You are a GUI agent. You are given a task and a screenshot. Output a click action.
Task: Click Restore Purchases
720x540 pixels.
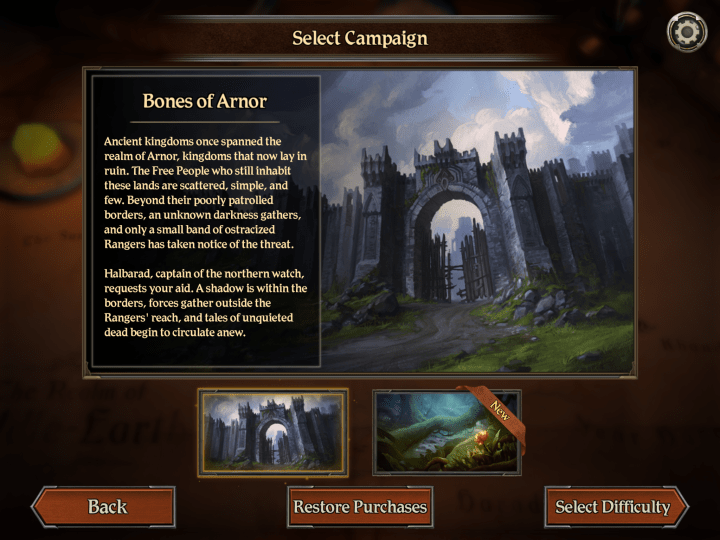pyautogui.click(x=360, y=507)
